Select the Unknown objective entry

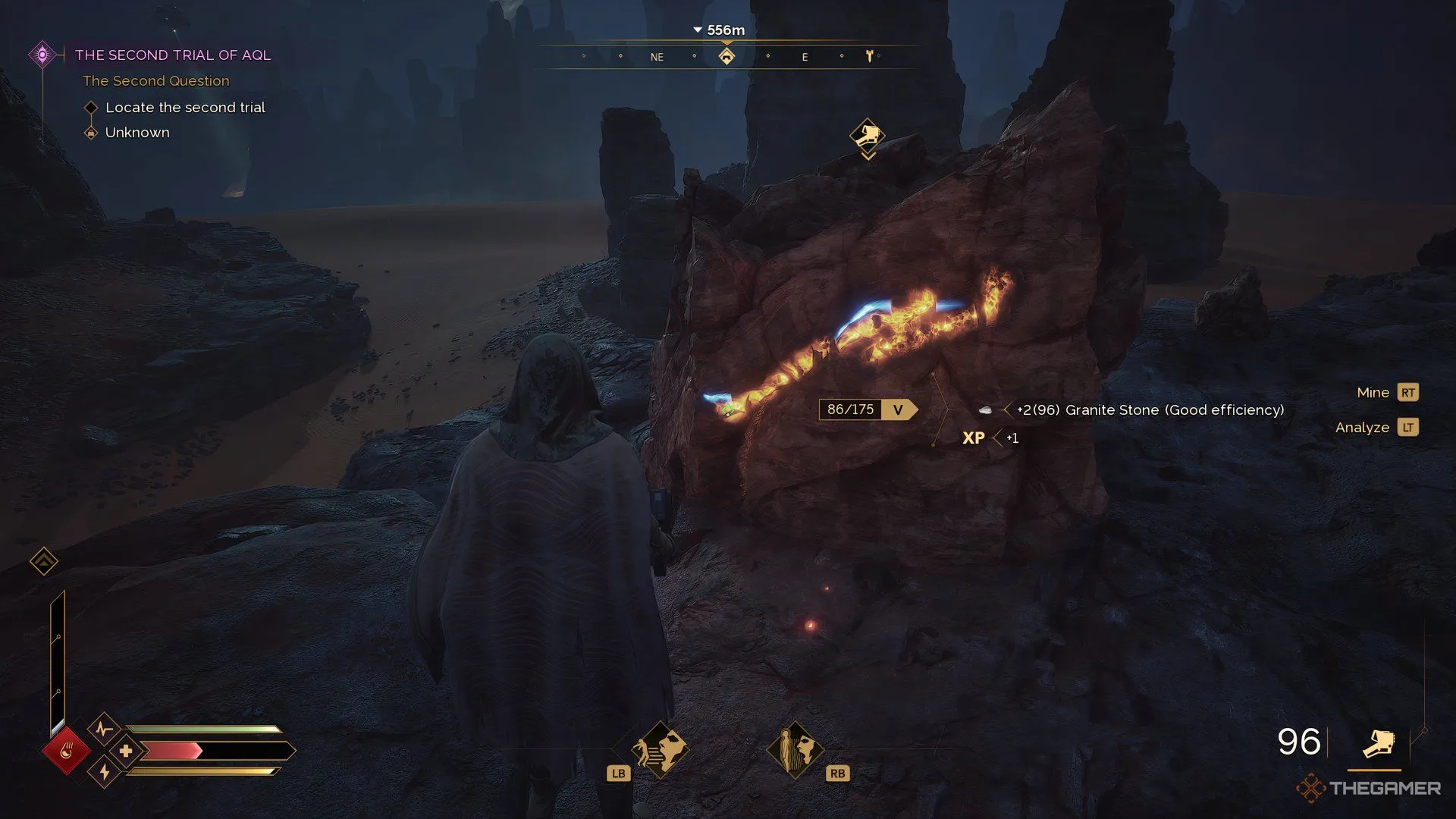point(137,133)
